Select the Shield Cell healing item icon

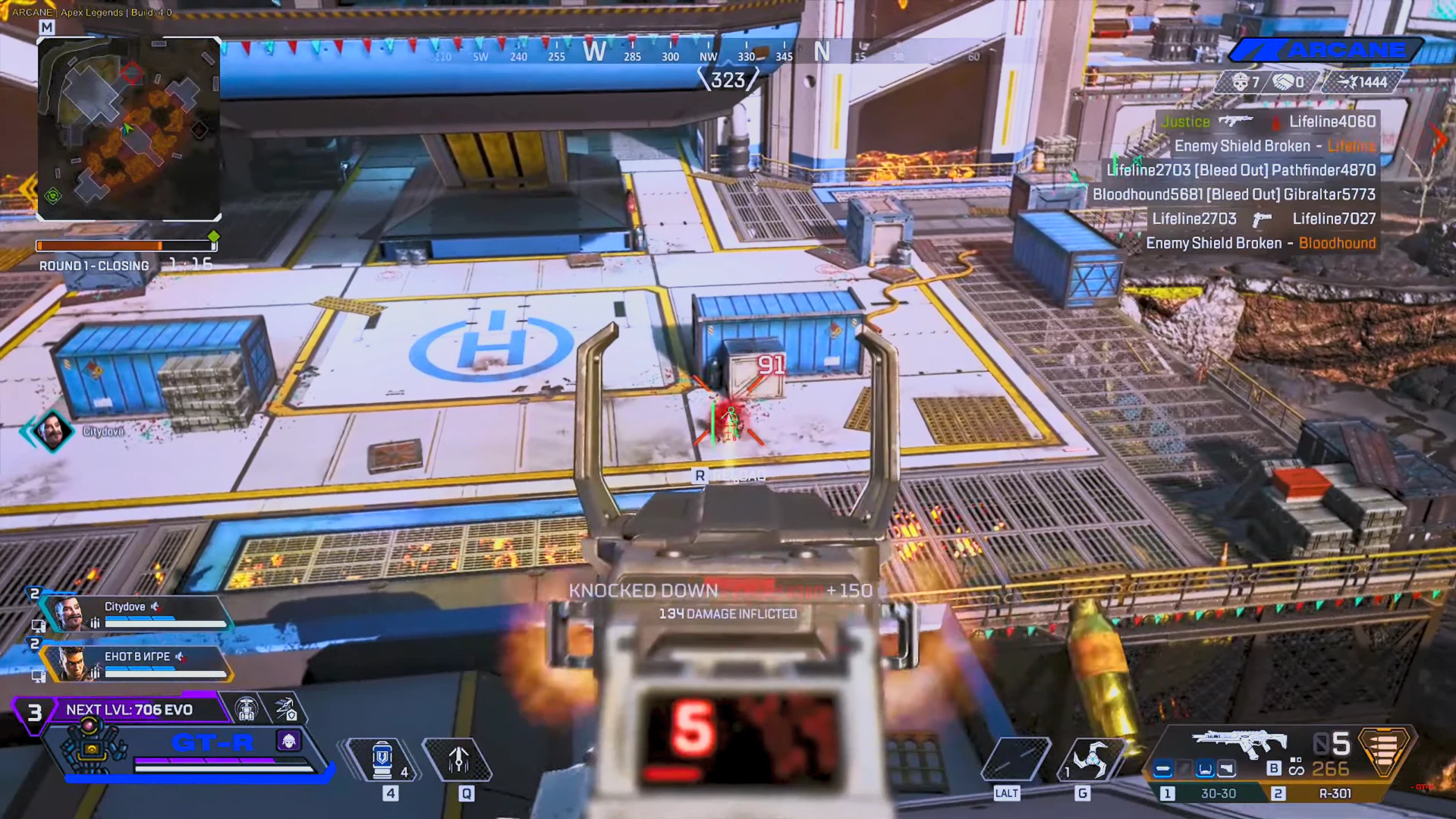tap(383, 758)
